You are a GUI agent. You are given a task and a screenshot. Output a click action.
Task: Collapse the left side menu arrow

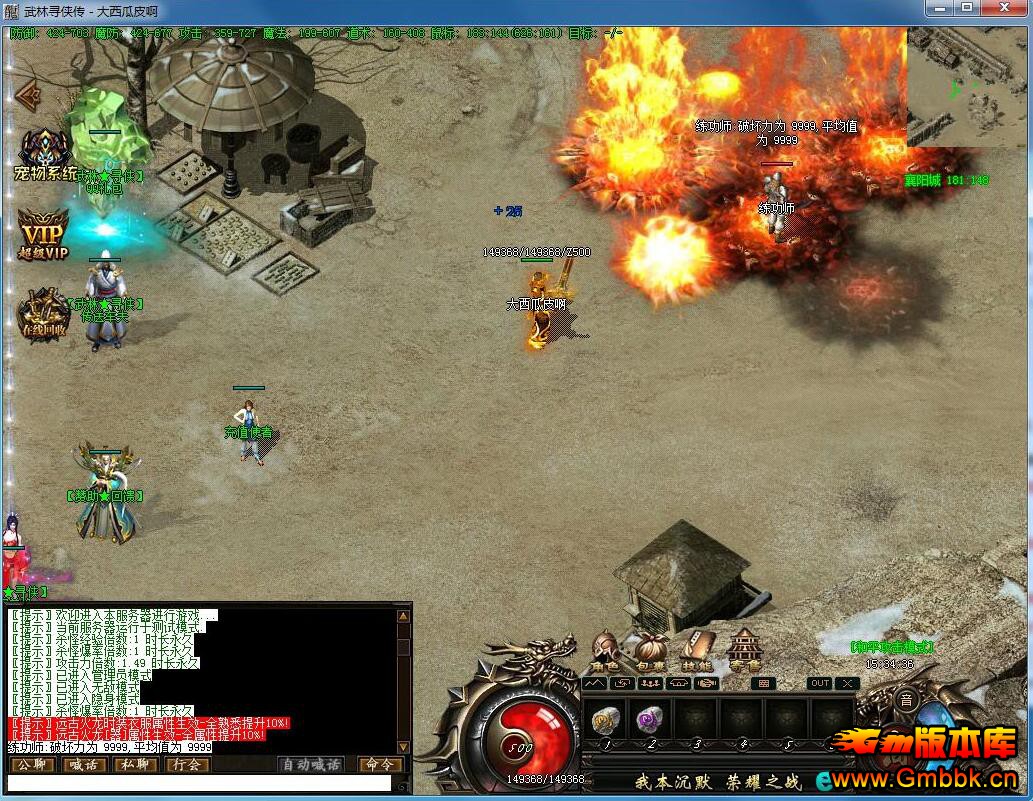coord(28,95)
